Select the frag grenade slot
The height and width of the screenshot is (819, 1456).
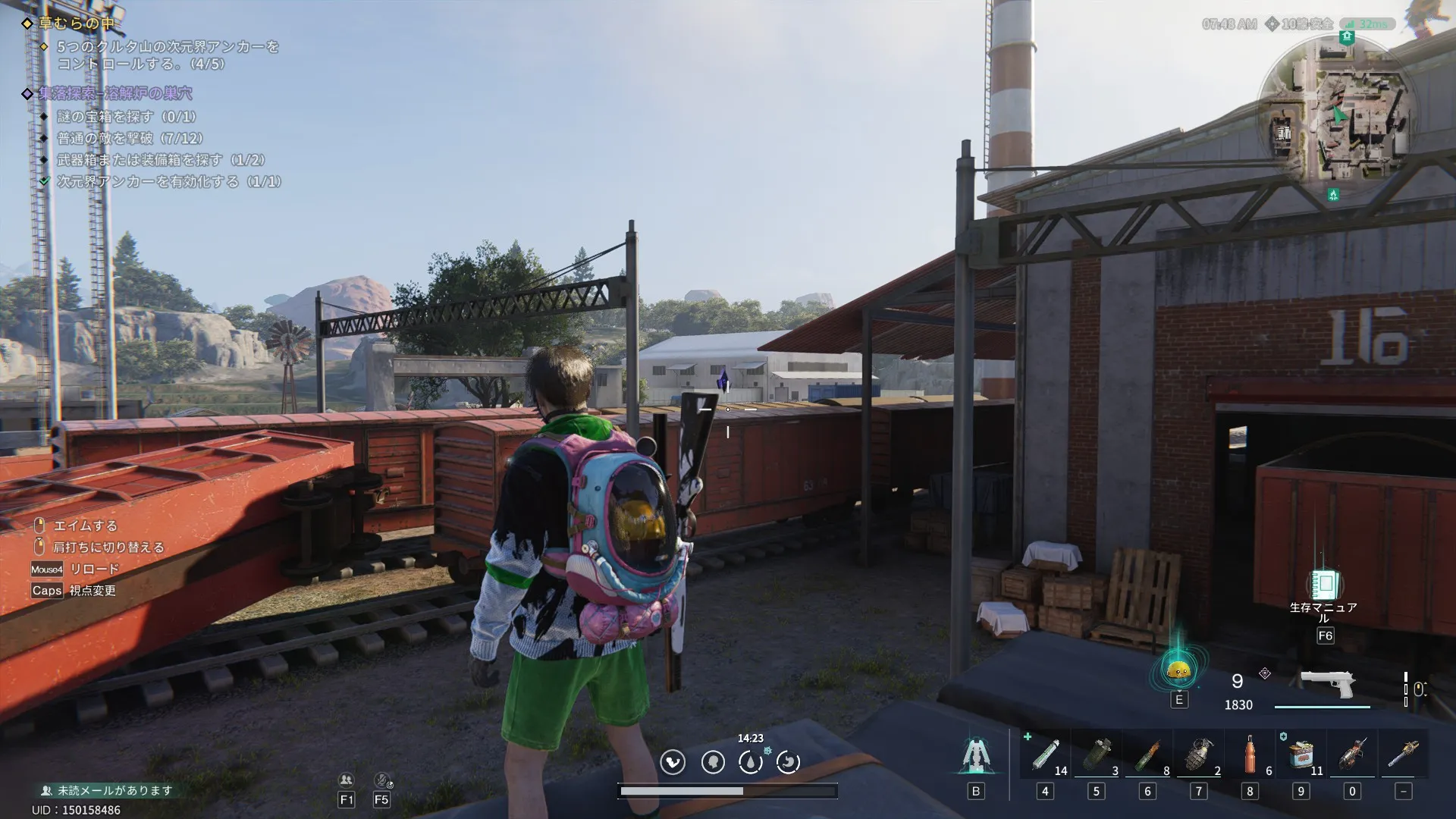point(1198,755)
